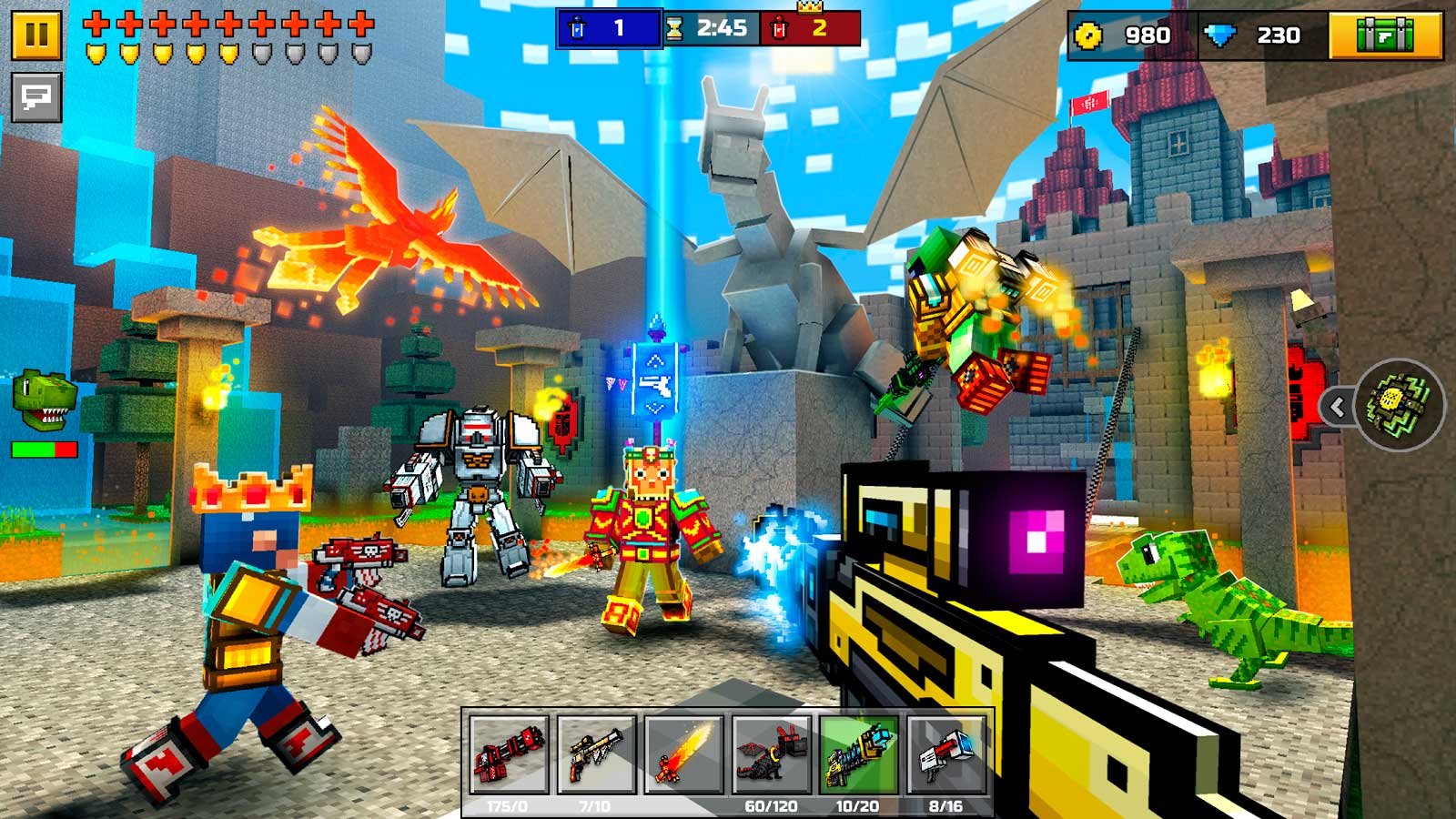The width and height of the screenshot is (1456, 819).
Task: Choose the red-white launcher weapon slot
Action: click(x=945, y=755)
